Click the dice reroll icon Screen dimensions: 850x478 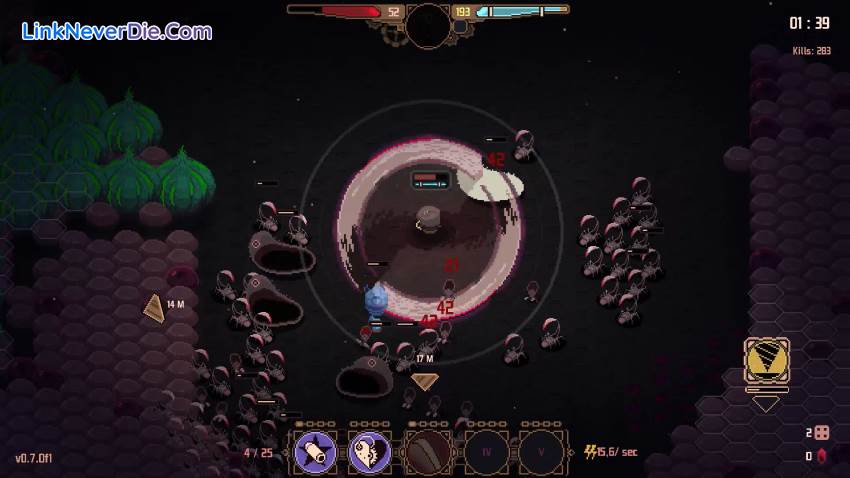coord(822,433)
